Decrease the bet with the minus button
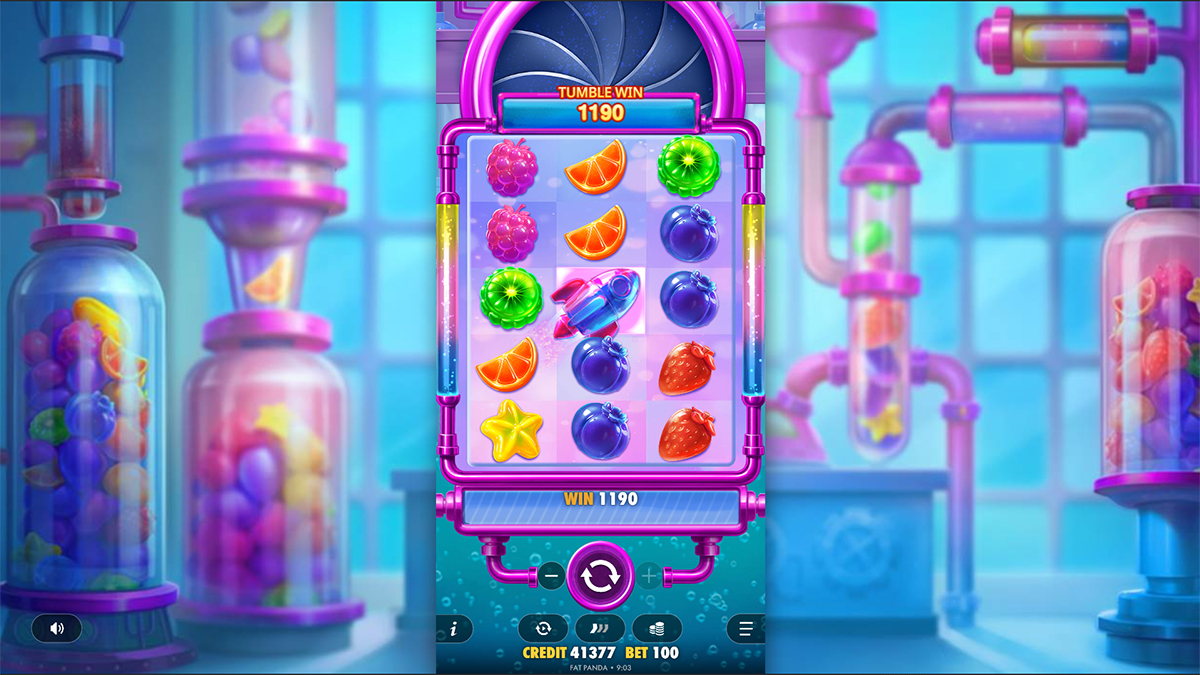The height and width of the screenshot is (675, 1200). pyautogui.click(x=552, y=576)
